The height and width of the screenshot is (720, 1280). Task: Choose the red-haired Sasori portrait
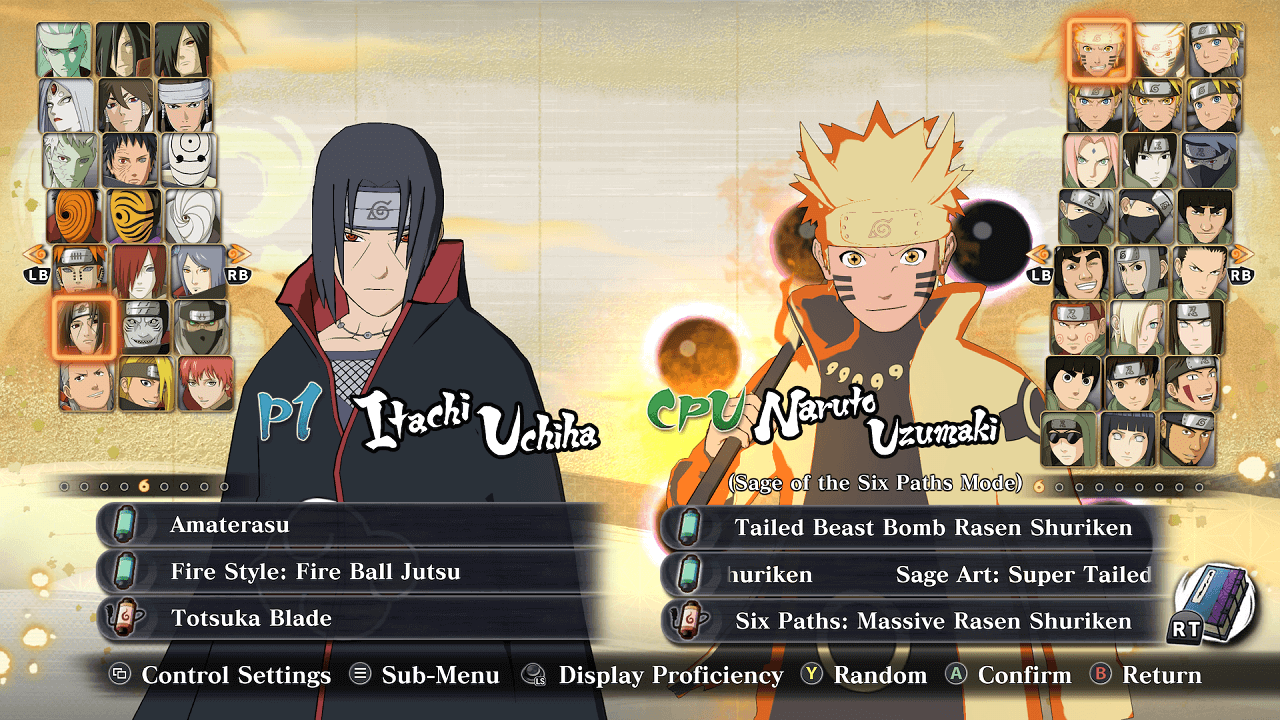click(205, 384)
